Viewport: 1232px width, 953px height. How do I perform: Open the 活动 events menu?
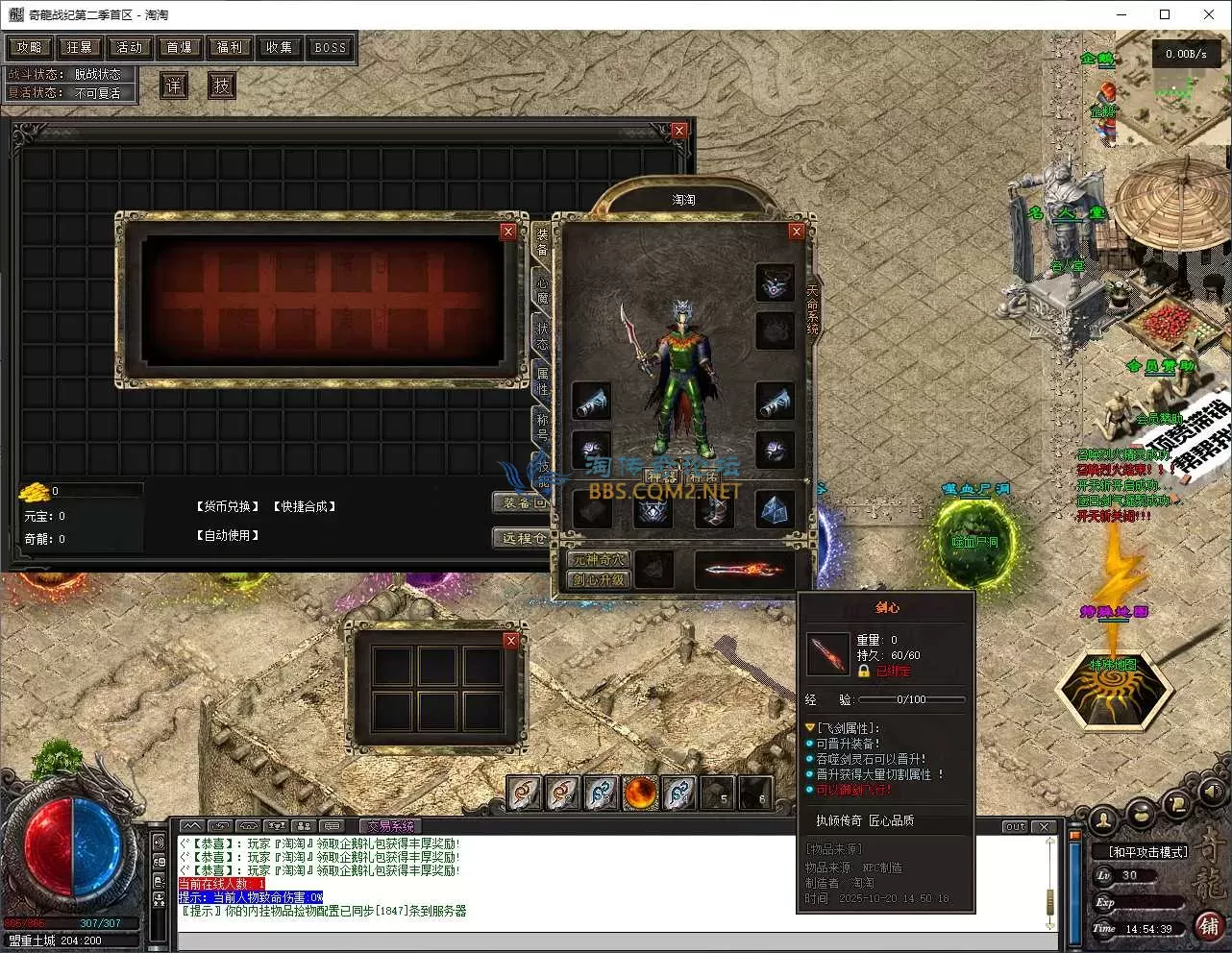130,47
